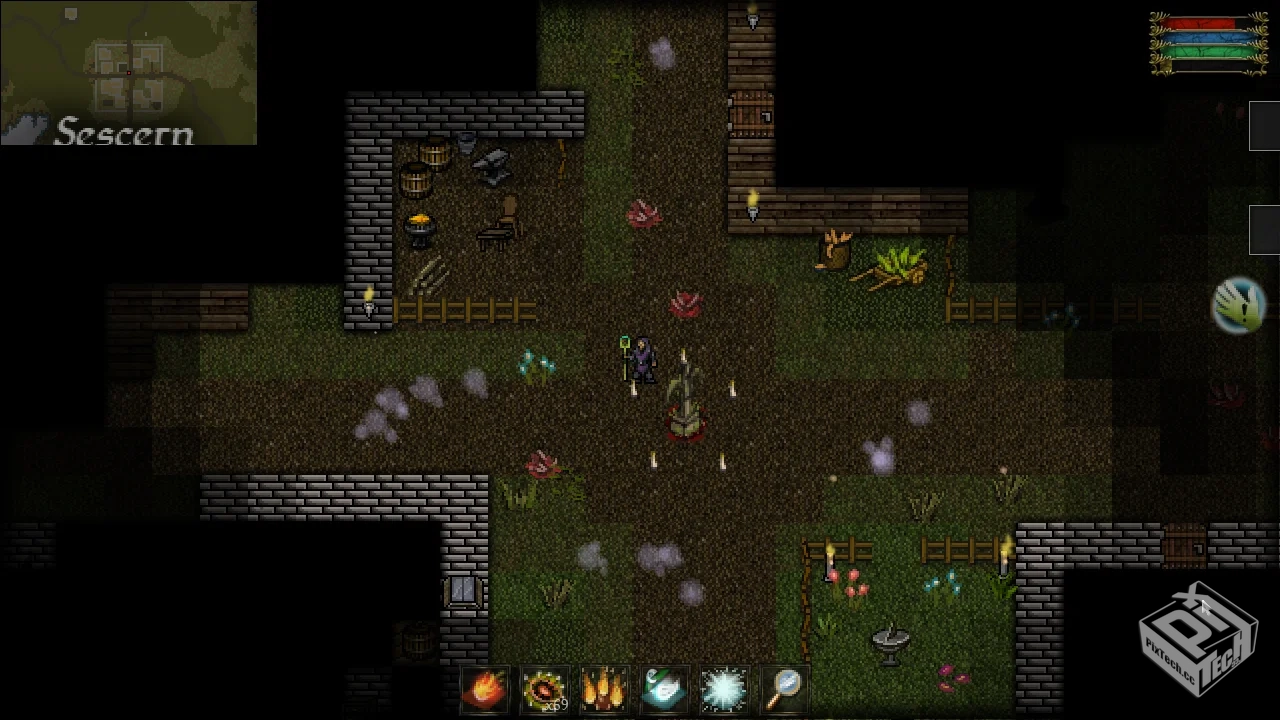Trigger the white frost burst spell
This screenshot has height=720, width=1280.
[724, 689]
